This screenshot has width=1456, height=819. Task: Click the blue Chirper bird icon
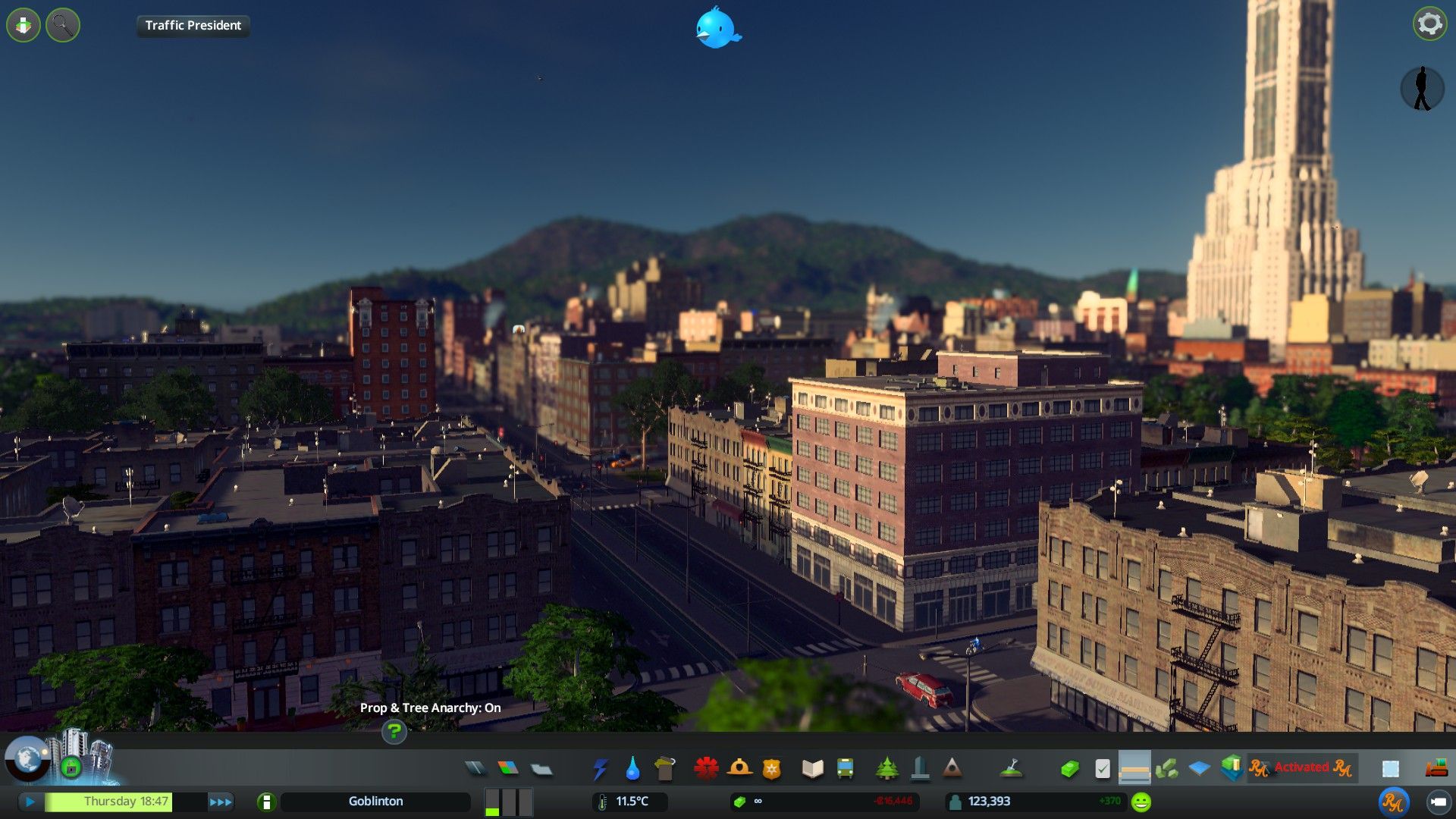click(x=717, y=28)
